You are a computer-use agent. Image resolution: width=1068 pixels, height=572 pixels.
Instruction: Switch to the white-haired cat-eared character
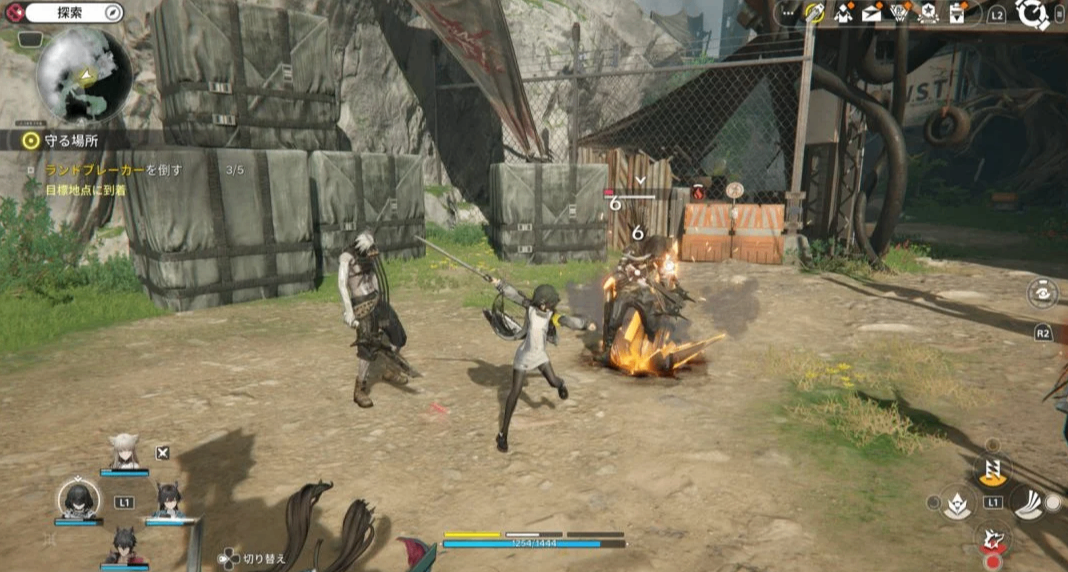125,453
